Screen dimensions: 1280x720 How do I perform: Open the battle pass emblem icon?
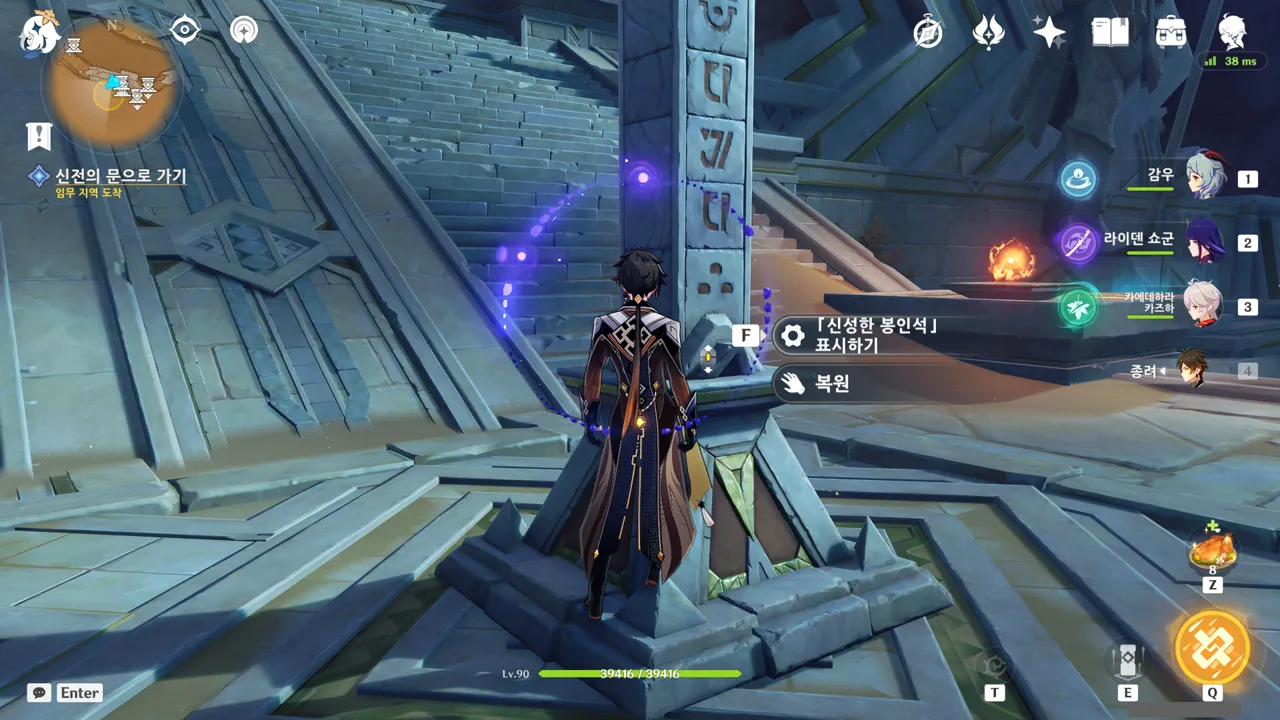[x=988, y=33]
